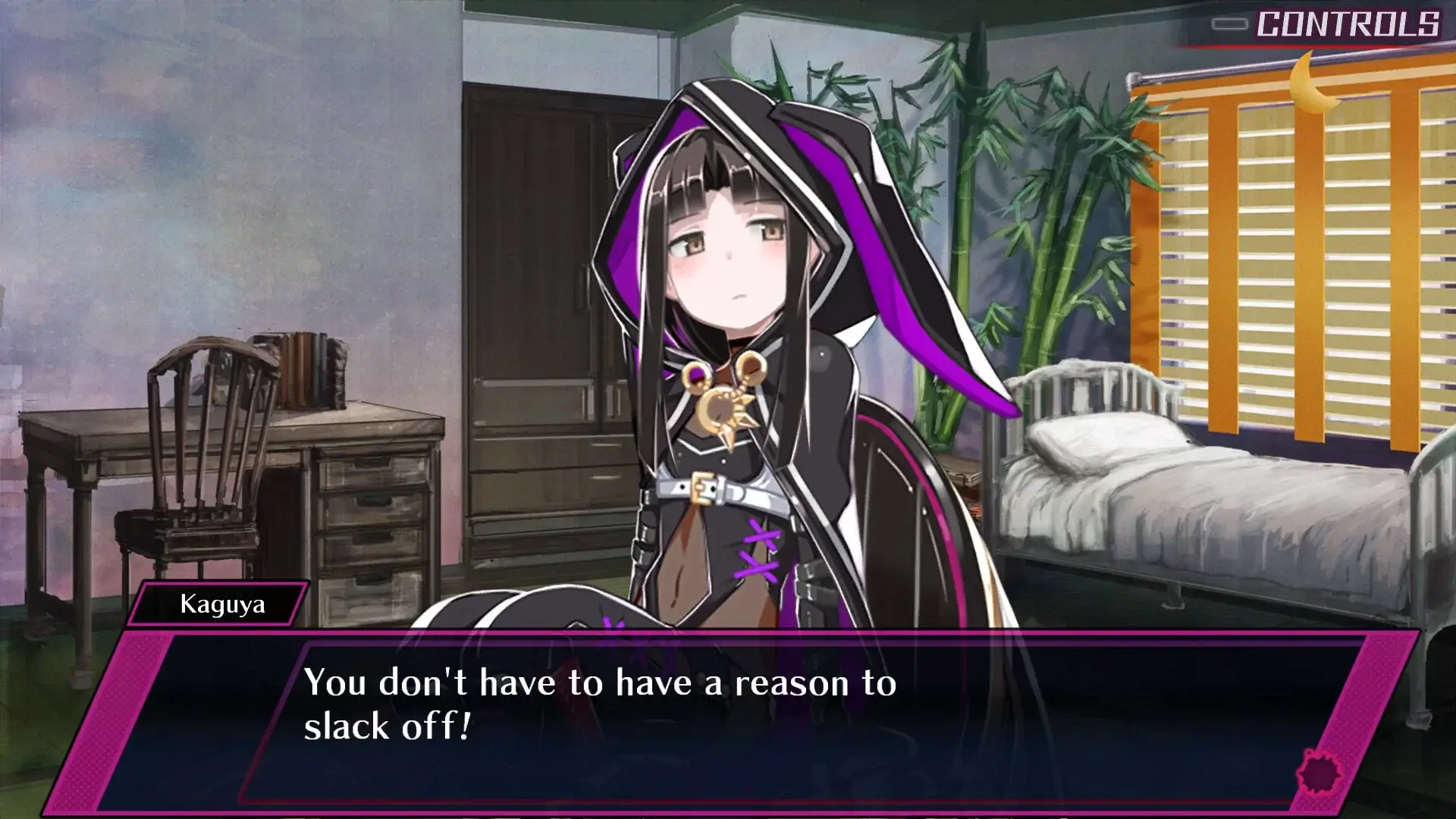1456x819 pixels.
Task: Expand the top-right controls panel
Action: [1335, 24]
